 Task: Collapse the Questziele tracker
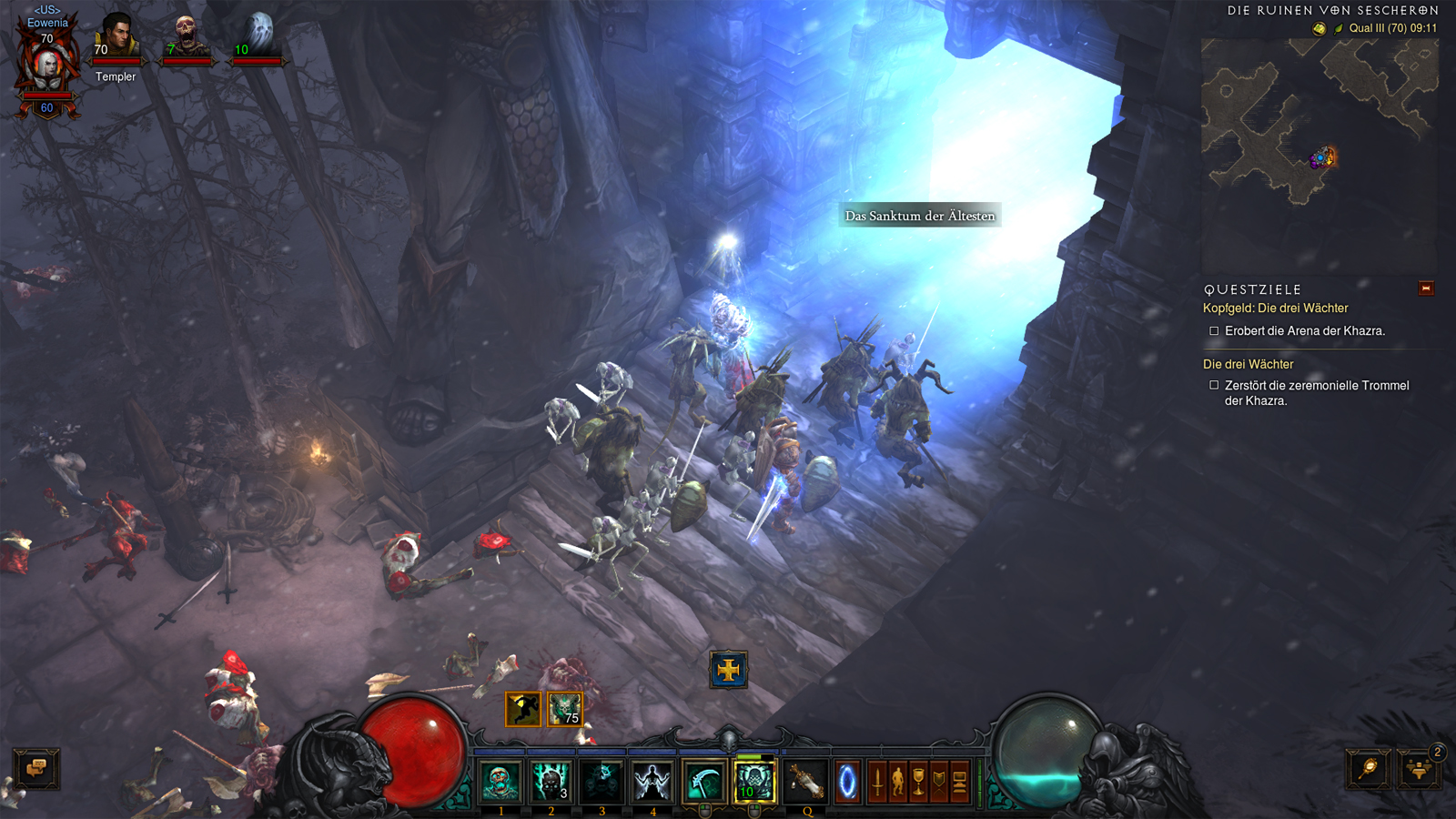pos(1426,288)
